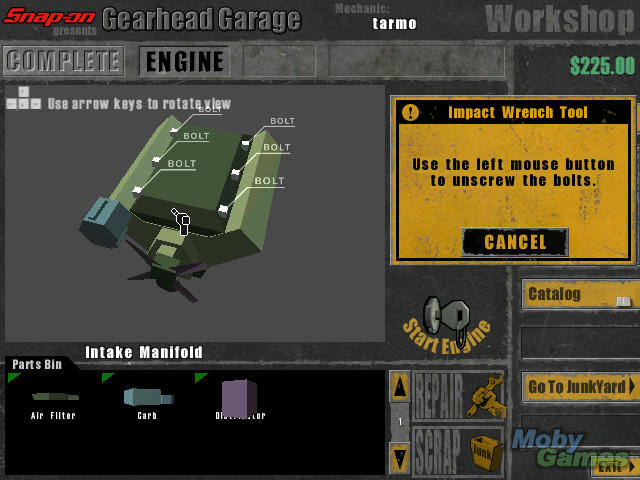The width and height of the screenshot is (640, 480).
Task: Click the Parts Bin down arrow
Action: (x=399, y=457)
